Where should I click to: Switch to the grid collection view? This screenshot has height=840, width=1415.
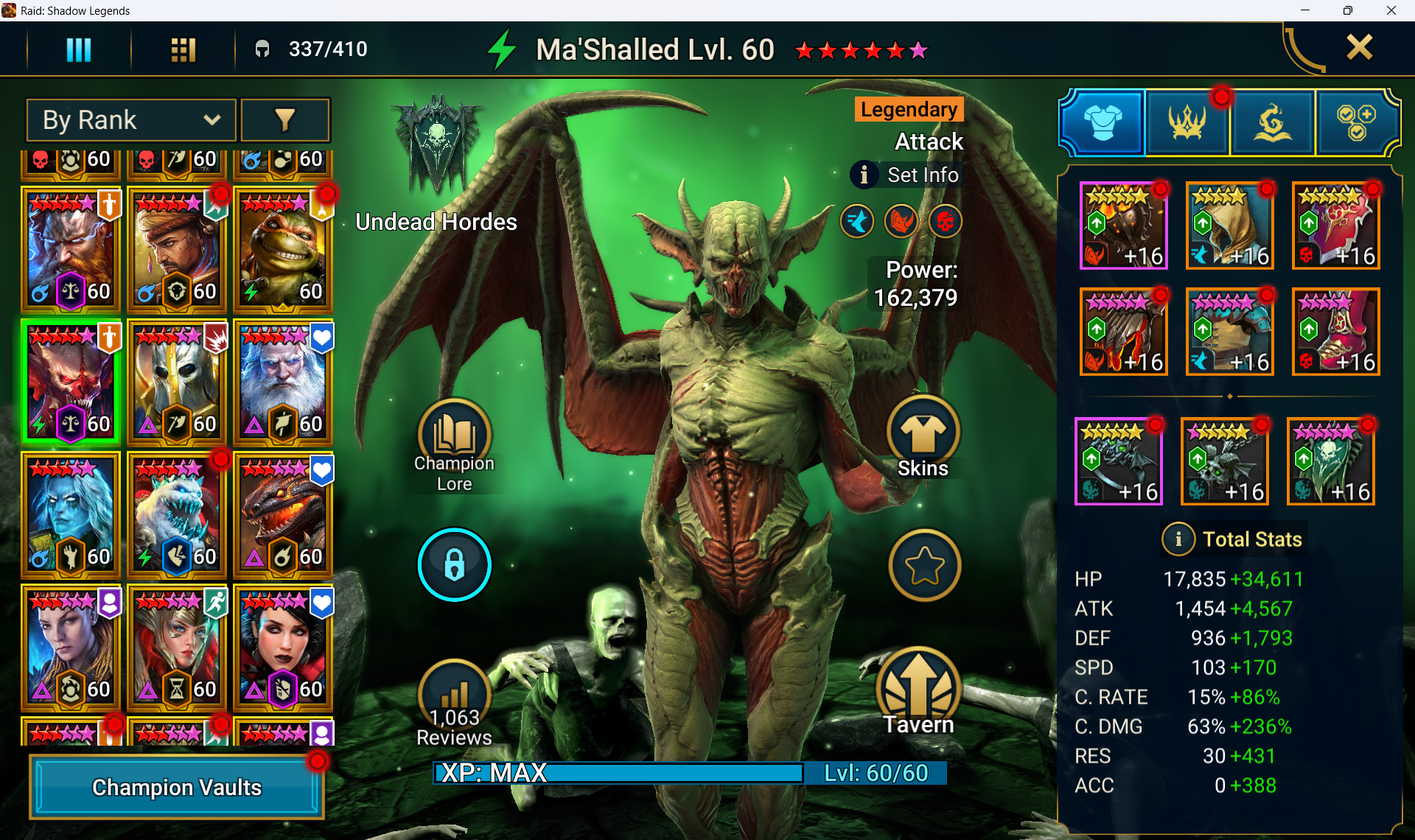coord(183,49)
